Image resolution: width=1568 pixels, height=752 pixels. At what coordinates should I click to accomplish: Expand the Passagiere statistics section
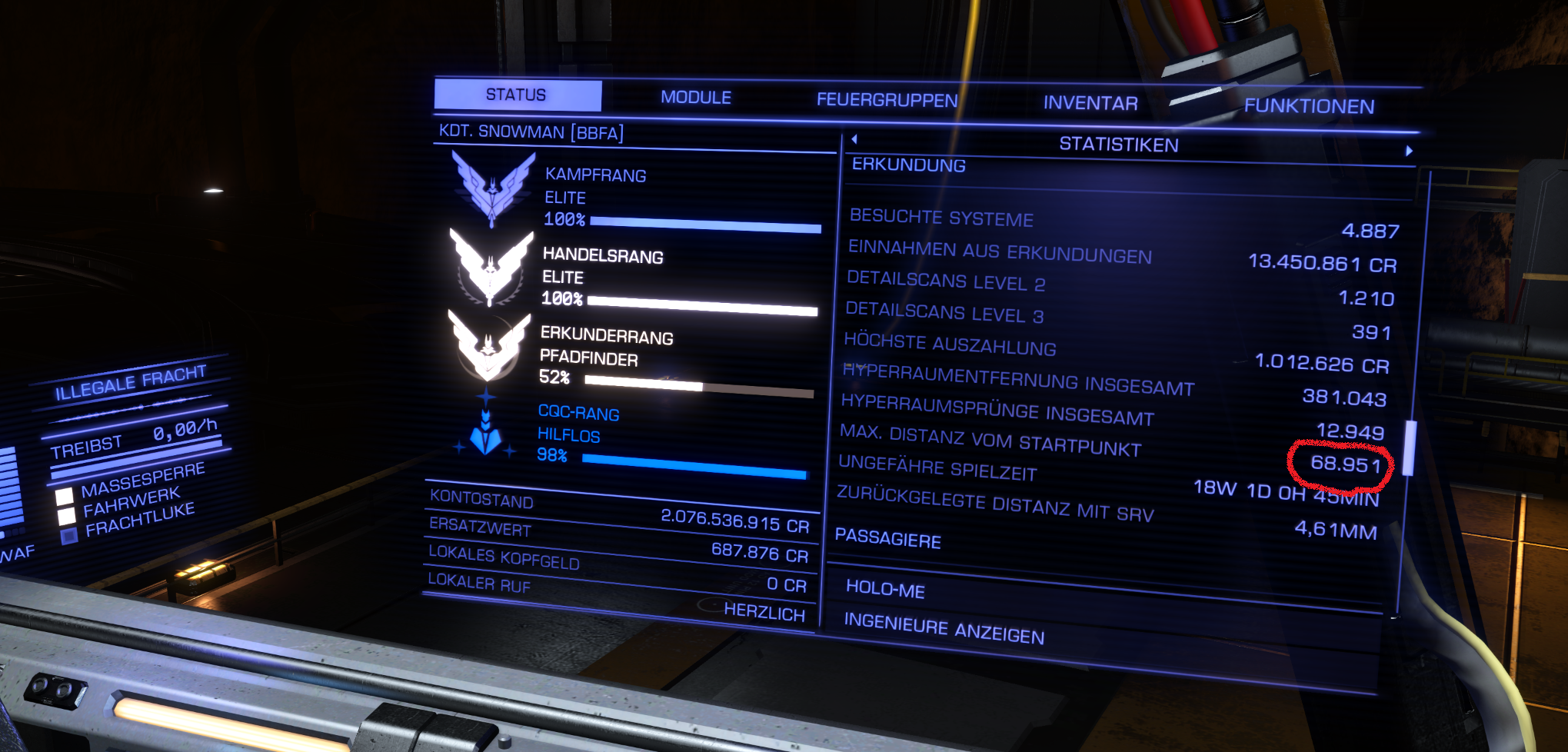click(887, 538)
